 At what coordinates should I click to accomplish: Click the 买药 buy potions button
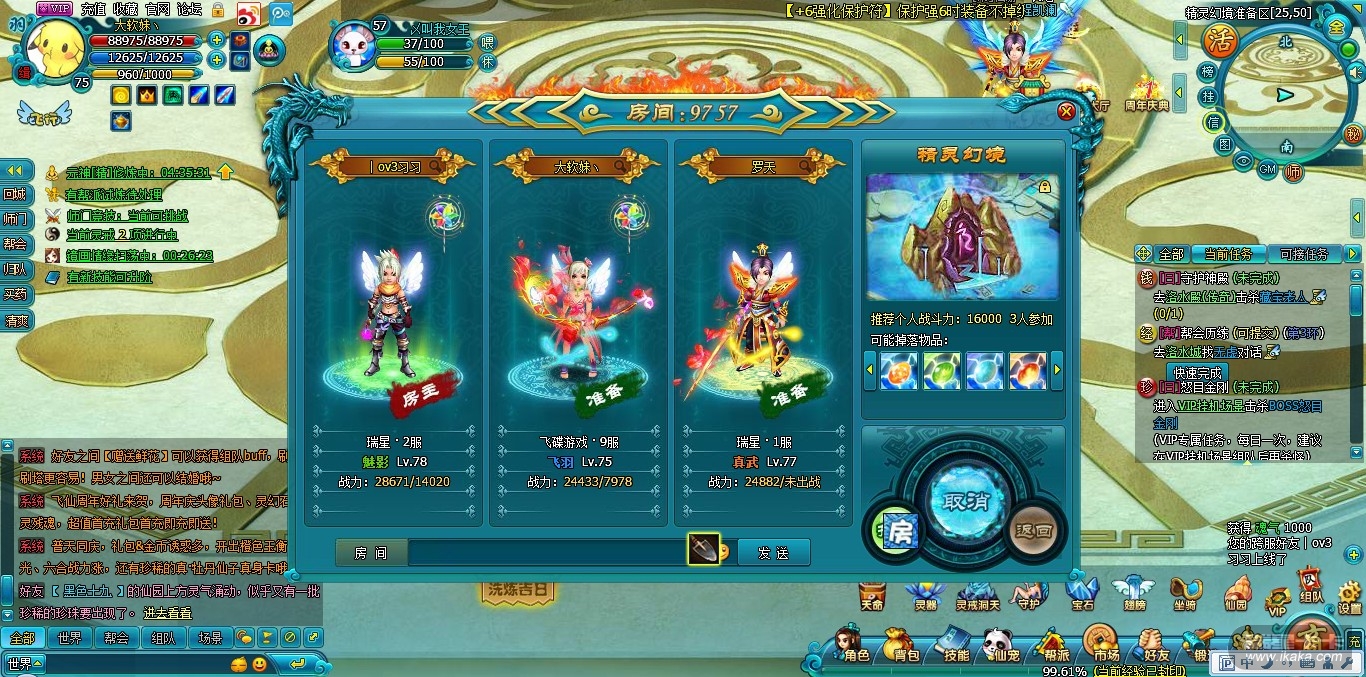pos(15,294)
